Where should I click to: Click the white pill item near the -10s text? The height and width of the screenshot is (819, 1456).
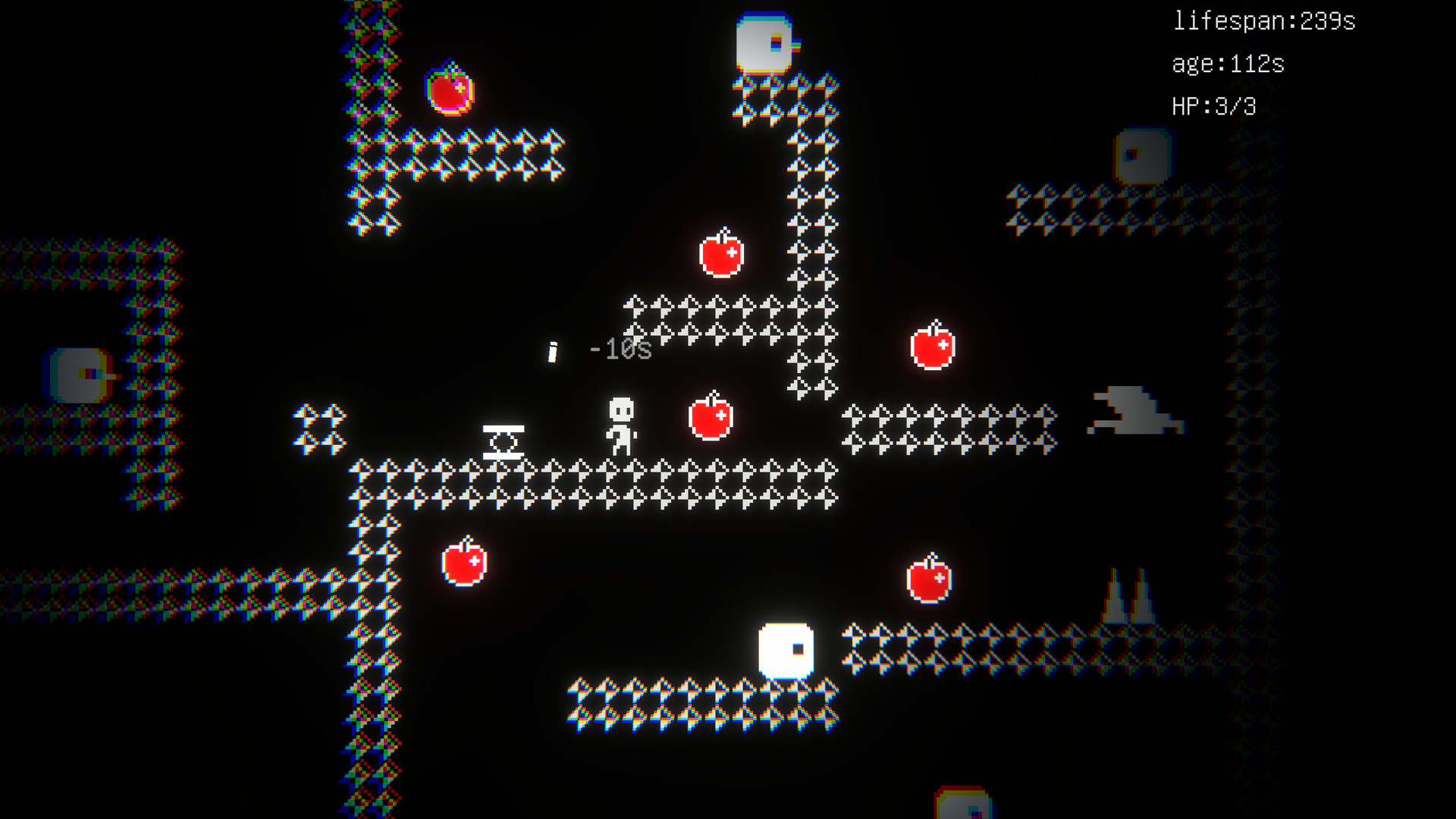pyautogui.click(x=553, y=353)
